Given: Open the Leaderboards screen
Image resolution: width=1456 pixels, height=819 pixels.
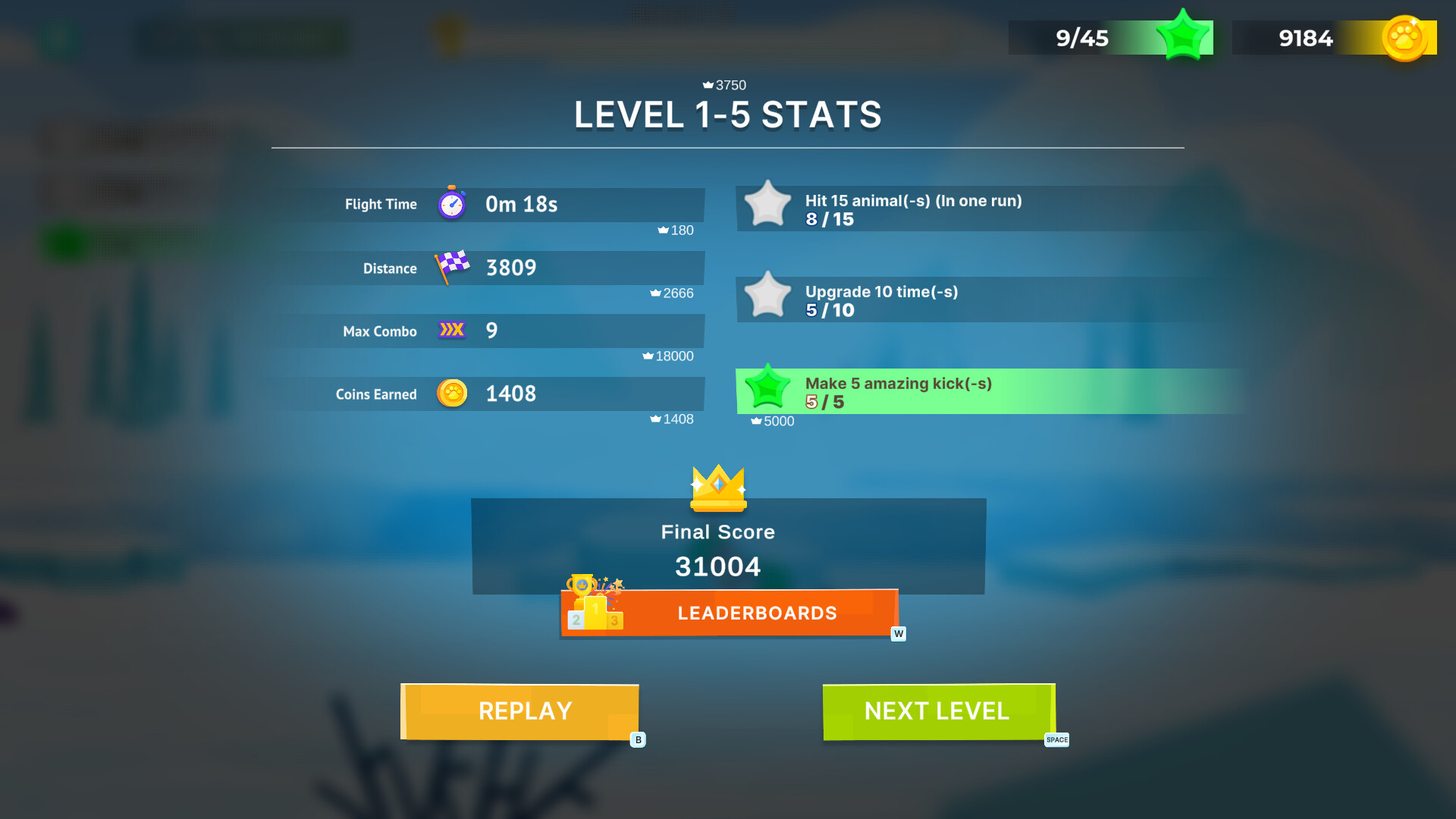Looking at the screenshot, I should point(758,613).
